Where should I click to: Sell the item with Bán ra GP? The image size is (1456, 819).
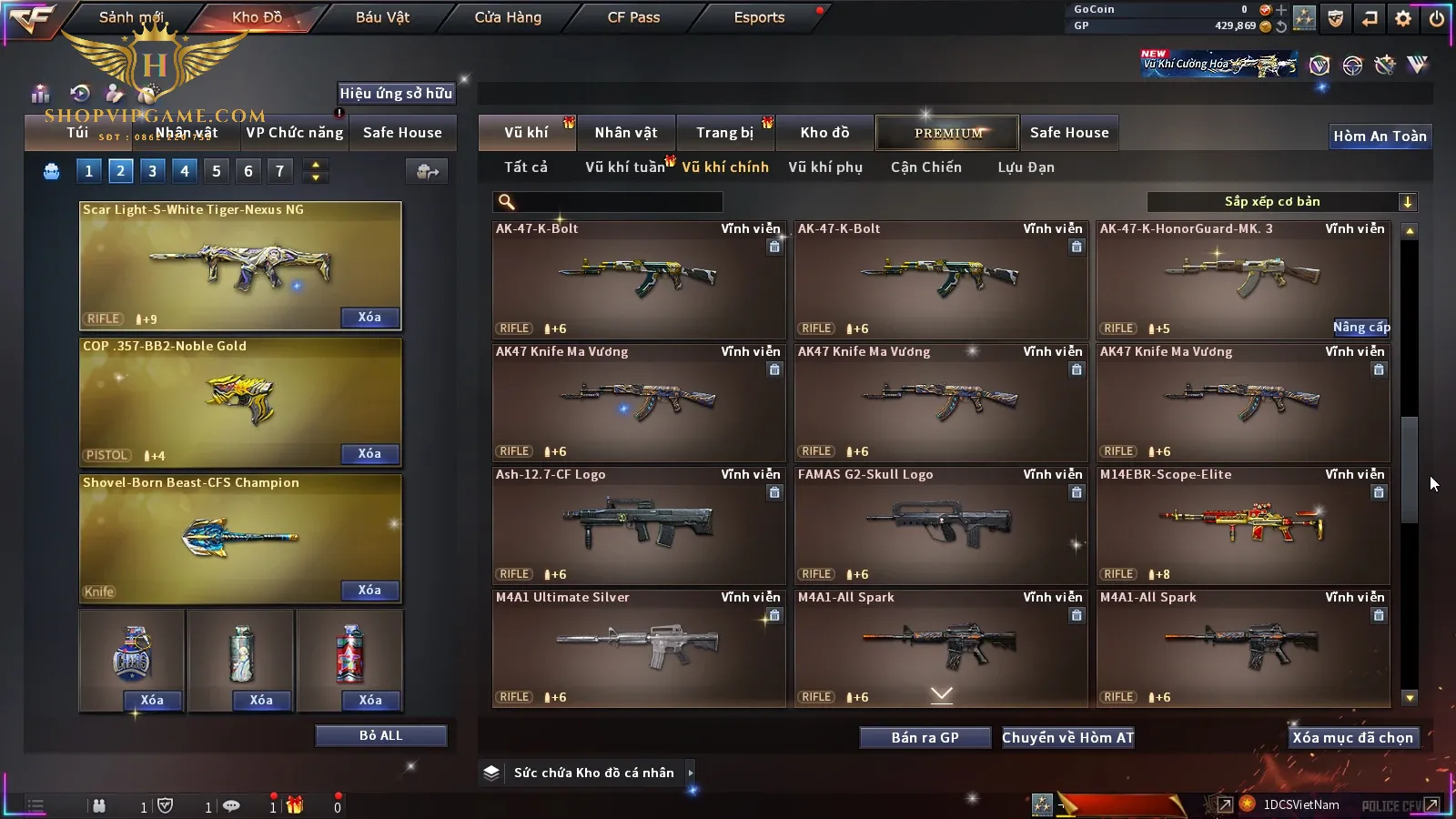925,738
